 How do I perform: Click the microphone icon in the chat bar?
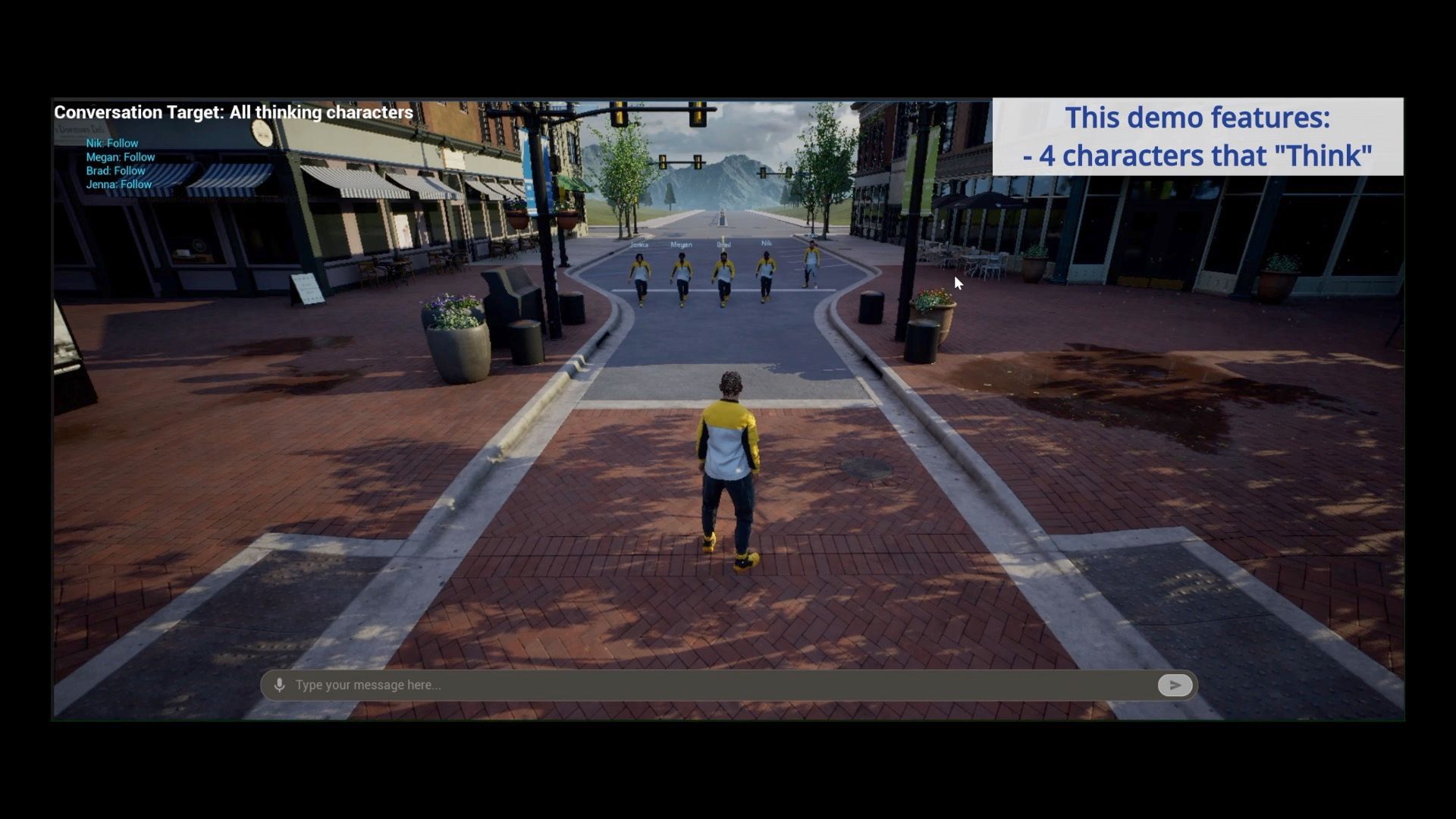click(x=281, y=685)
